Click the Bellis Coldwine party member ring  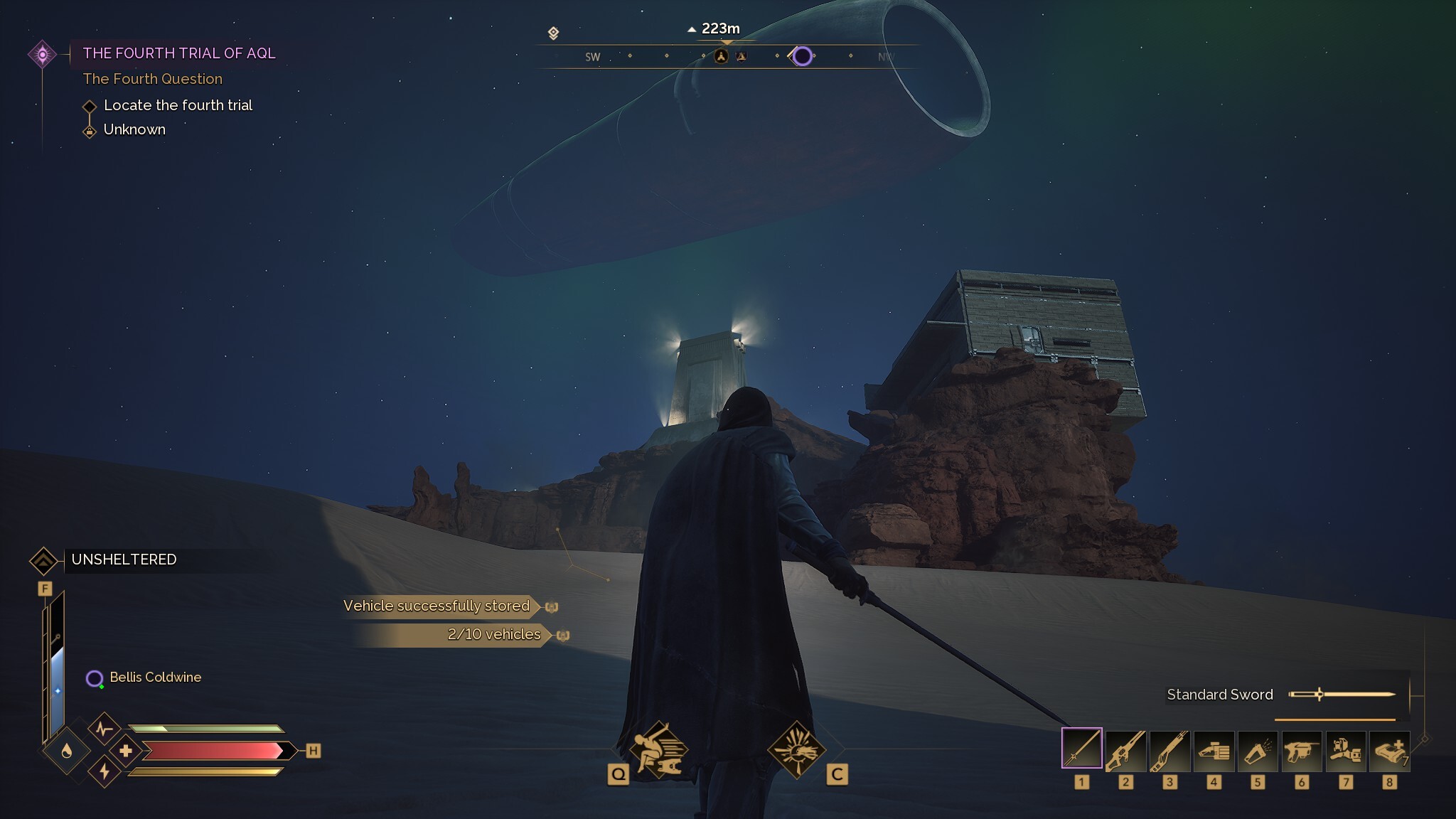(x=93, y=678)
